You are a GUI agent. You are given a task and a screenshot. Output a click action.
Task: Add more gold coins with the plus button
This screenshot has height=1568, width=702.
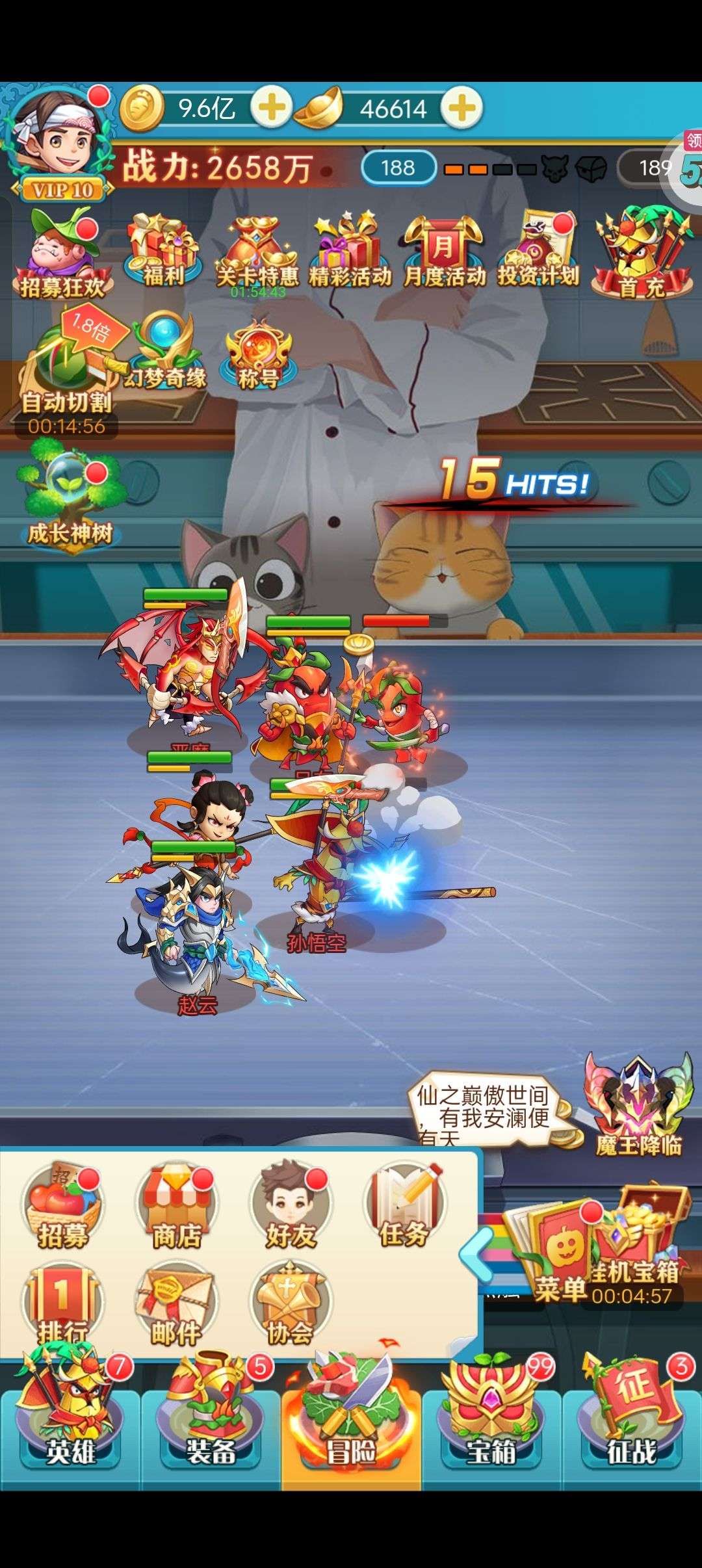coord(270,107)
